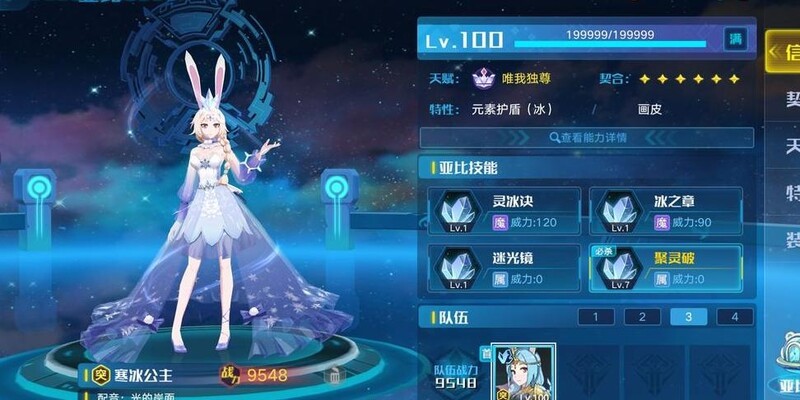Switch to team slot 1
The width and height of the screenshot is (800, 400).
click(596, 317)
